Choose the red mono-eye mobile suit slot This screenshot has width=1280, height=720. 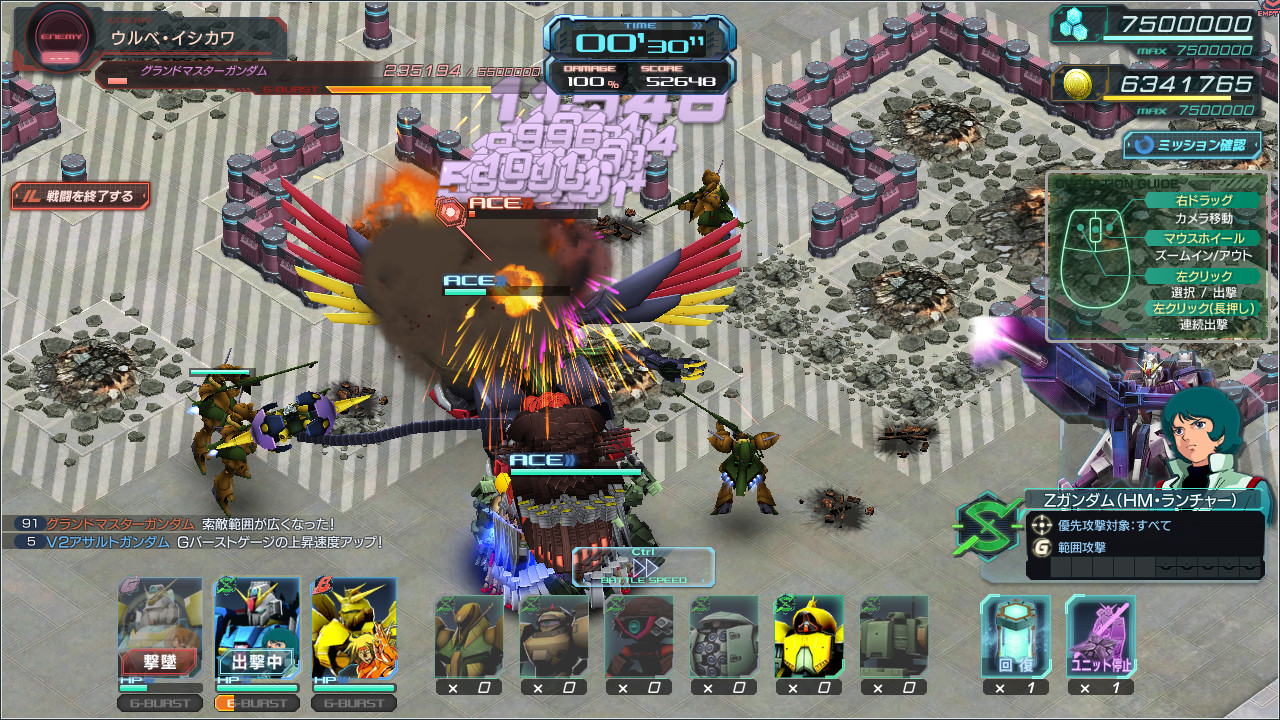[x=638, y=636]
